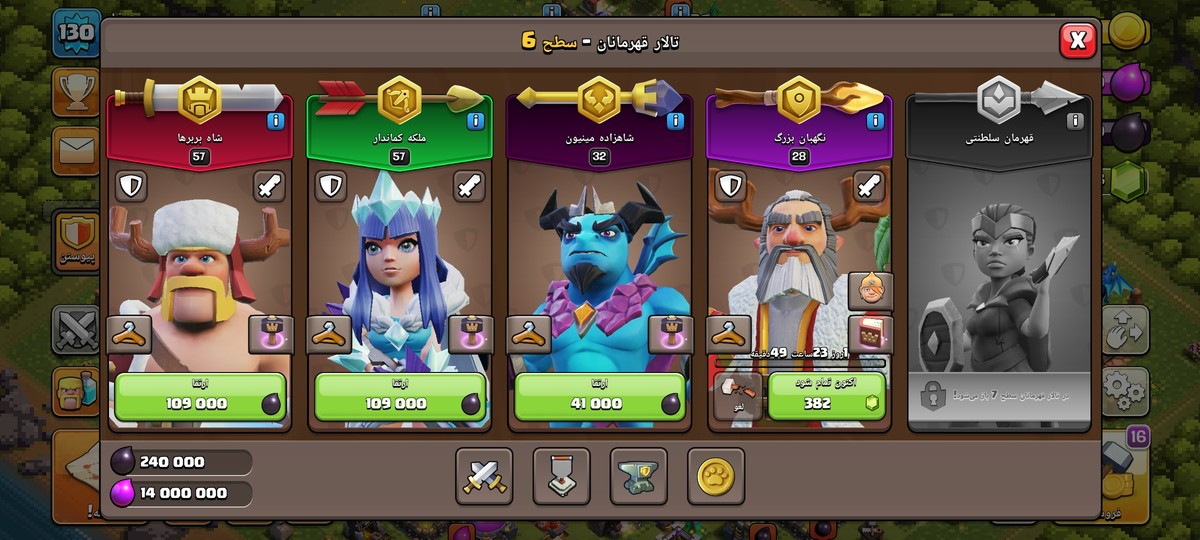Screen dimensions: 1200x540
Task: Show info for the locked Royal Champion
Action: (x=1075, y=122)
